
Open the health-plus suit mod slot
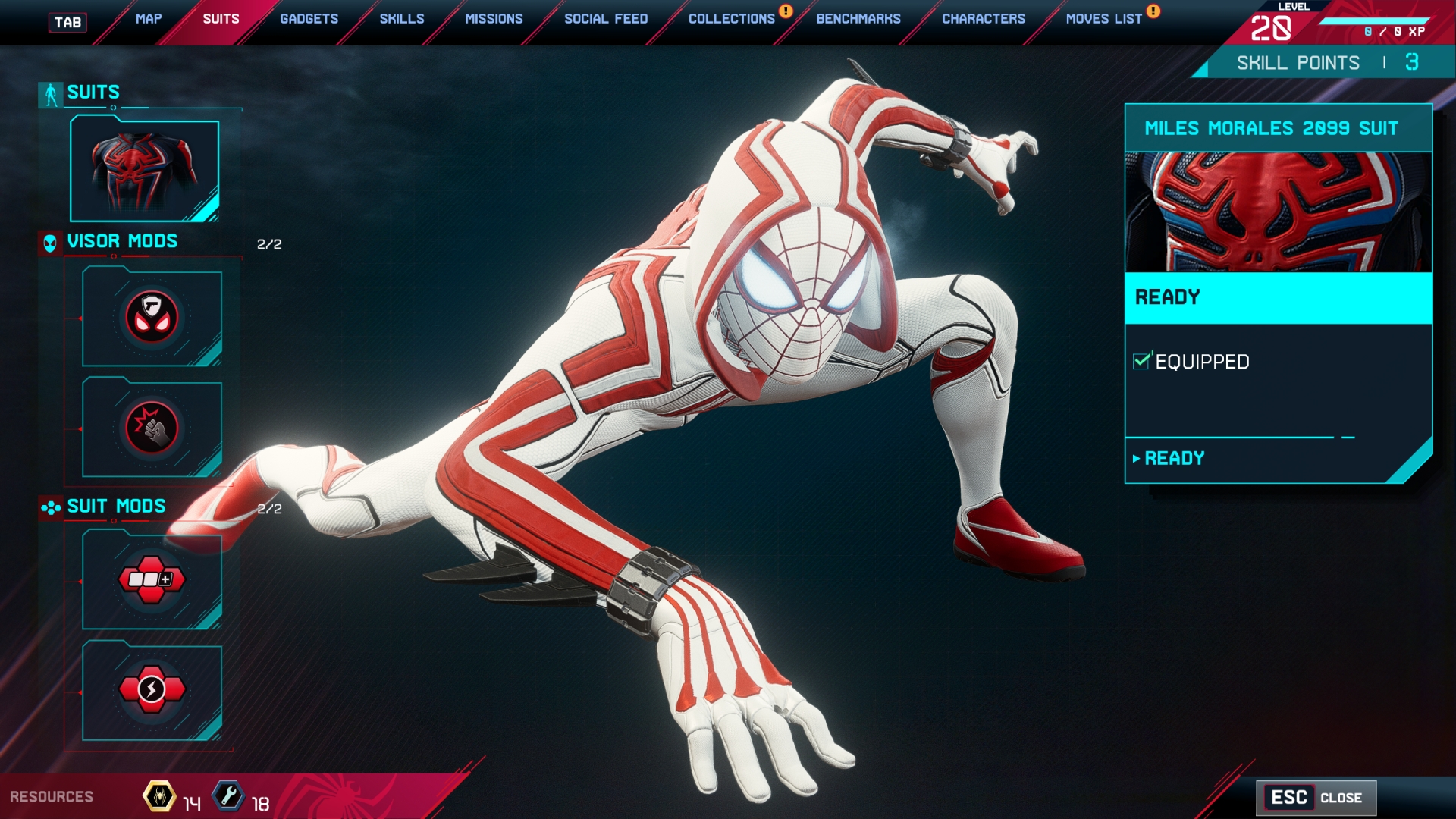pos(152,580)
